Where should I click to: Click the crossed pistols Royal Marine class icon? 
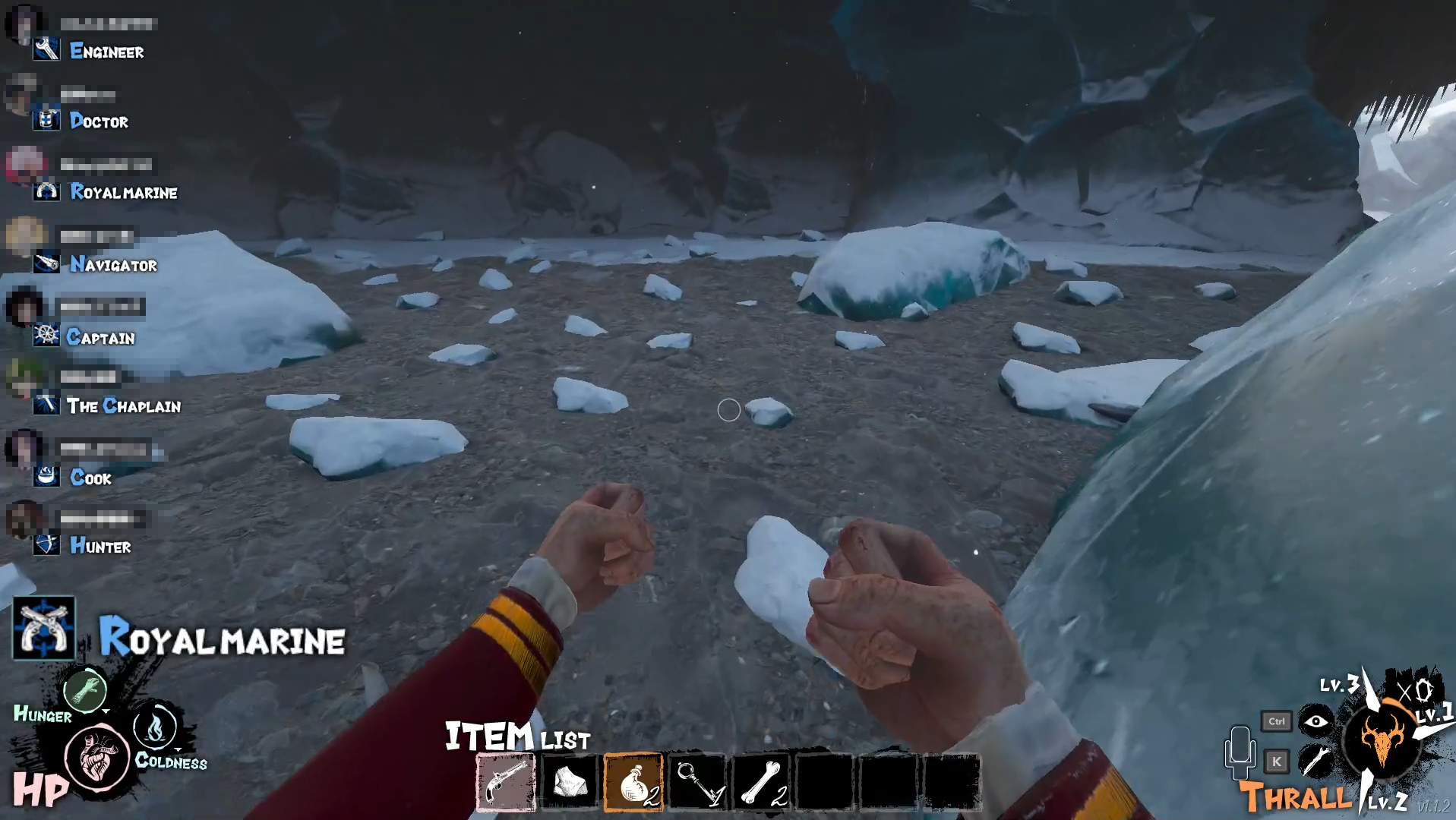(44, 628)
